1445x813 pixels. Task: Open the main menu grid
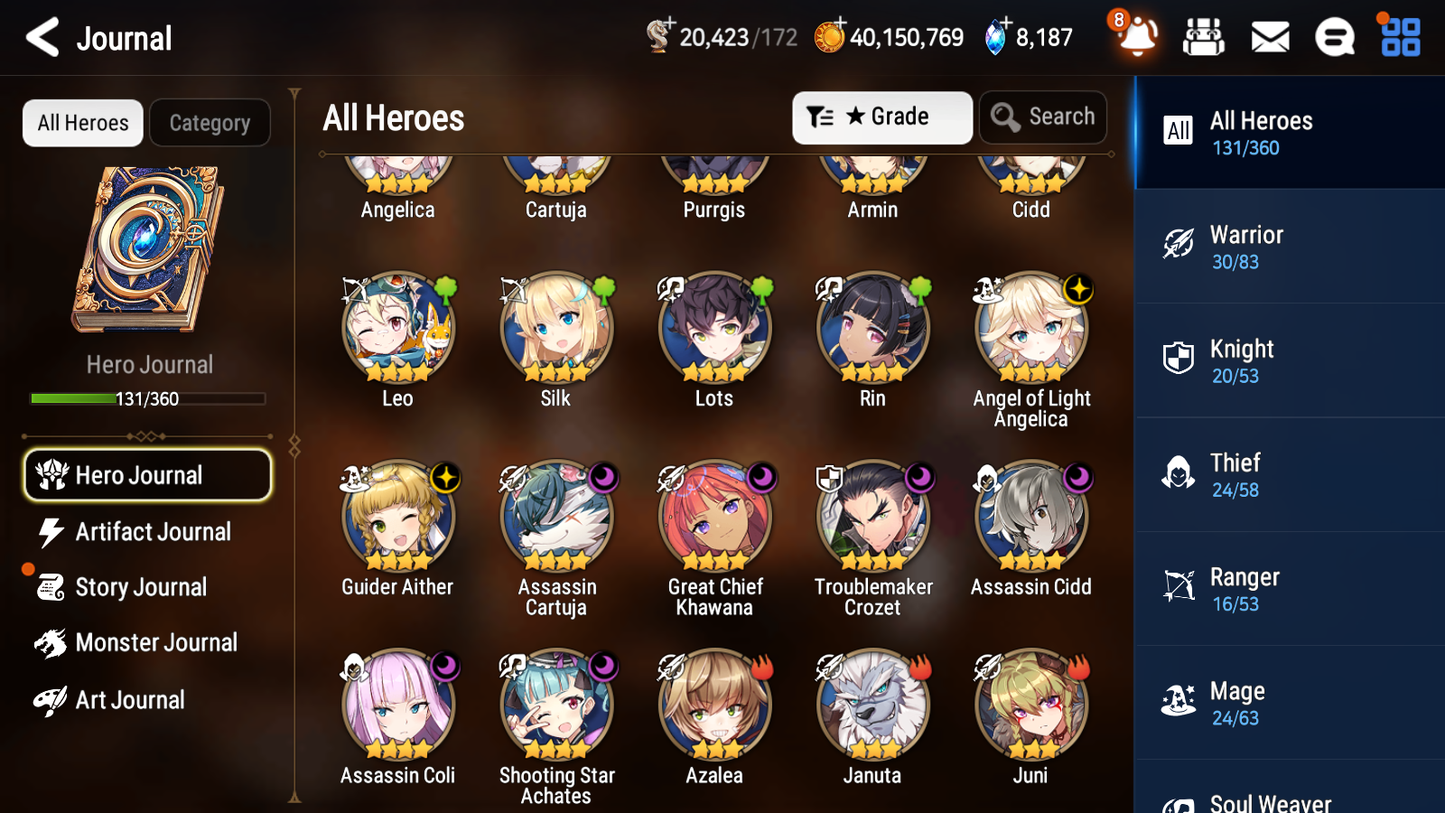coord(1399,36)
